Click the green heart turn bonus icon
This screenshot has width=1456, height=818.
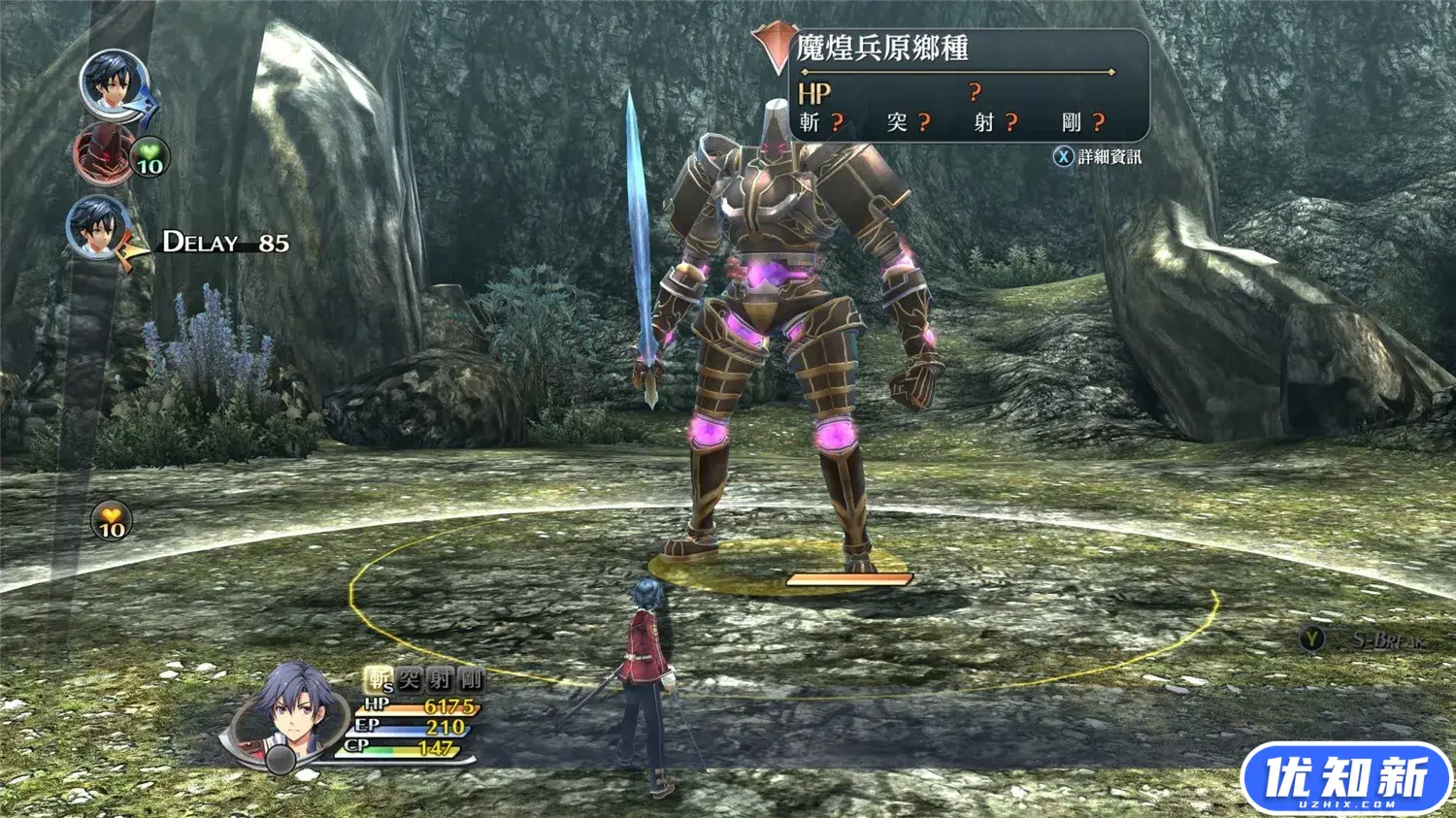[149, 157]
